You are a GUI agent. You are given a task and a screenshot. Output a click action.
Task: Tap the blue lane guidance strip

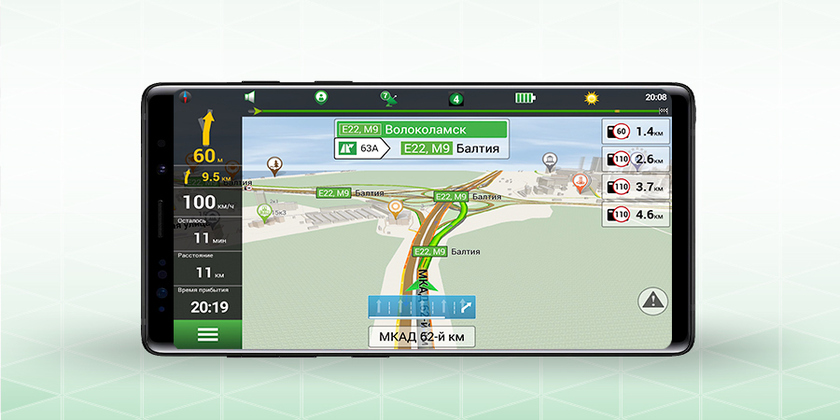(421, 308)
